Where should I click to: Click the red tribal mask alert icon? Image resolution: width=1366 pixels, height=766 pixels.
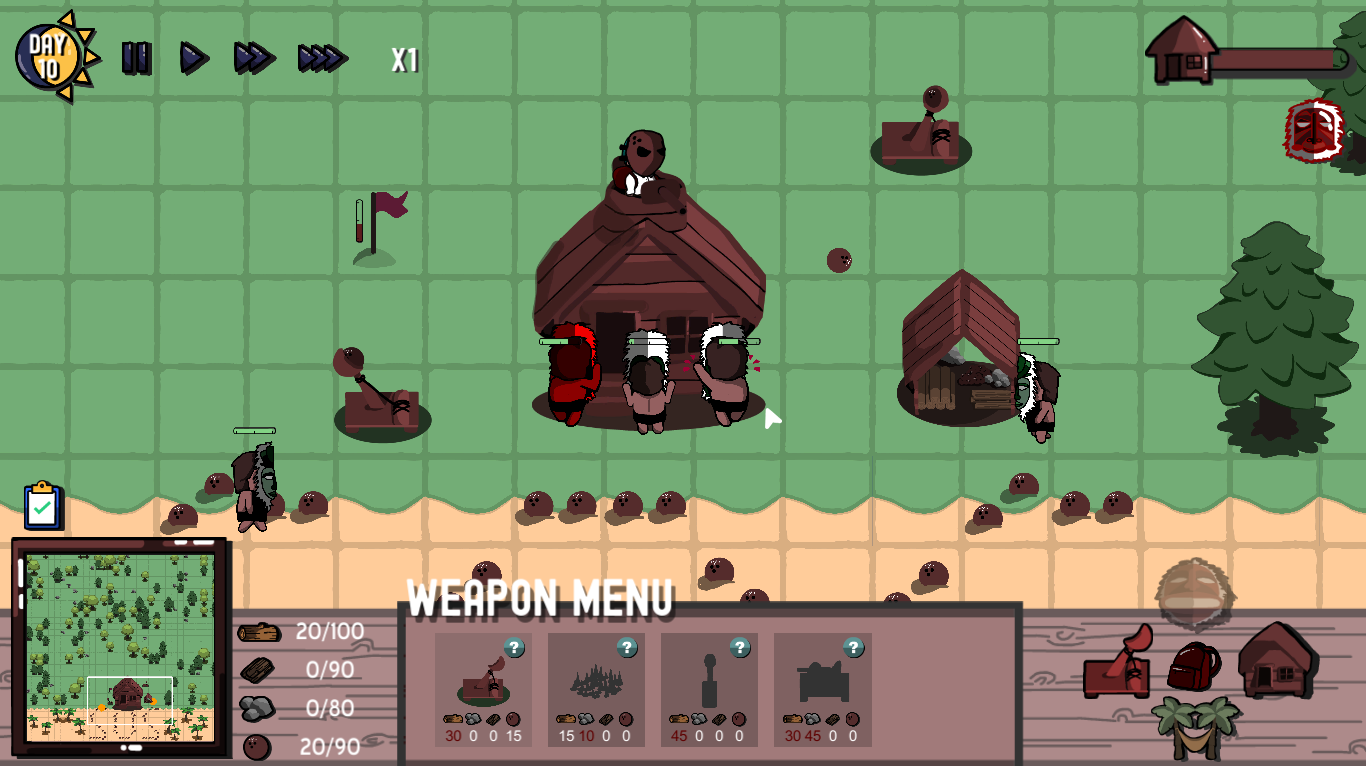1312,130
